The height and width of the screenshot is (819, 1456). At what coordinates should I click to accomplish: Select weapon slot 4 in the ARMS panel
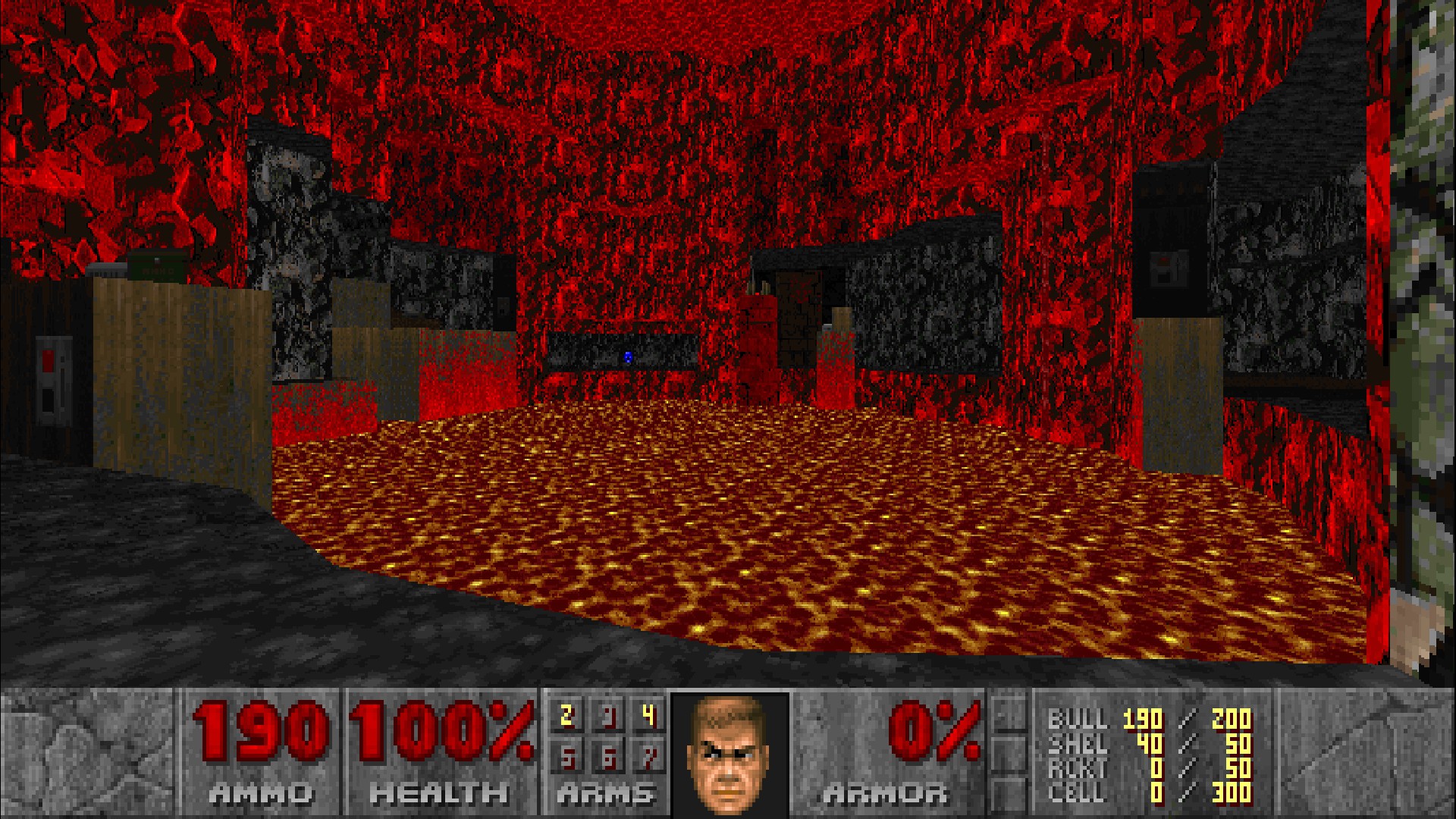pos(648,715)
